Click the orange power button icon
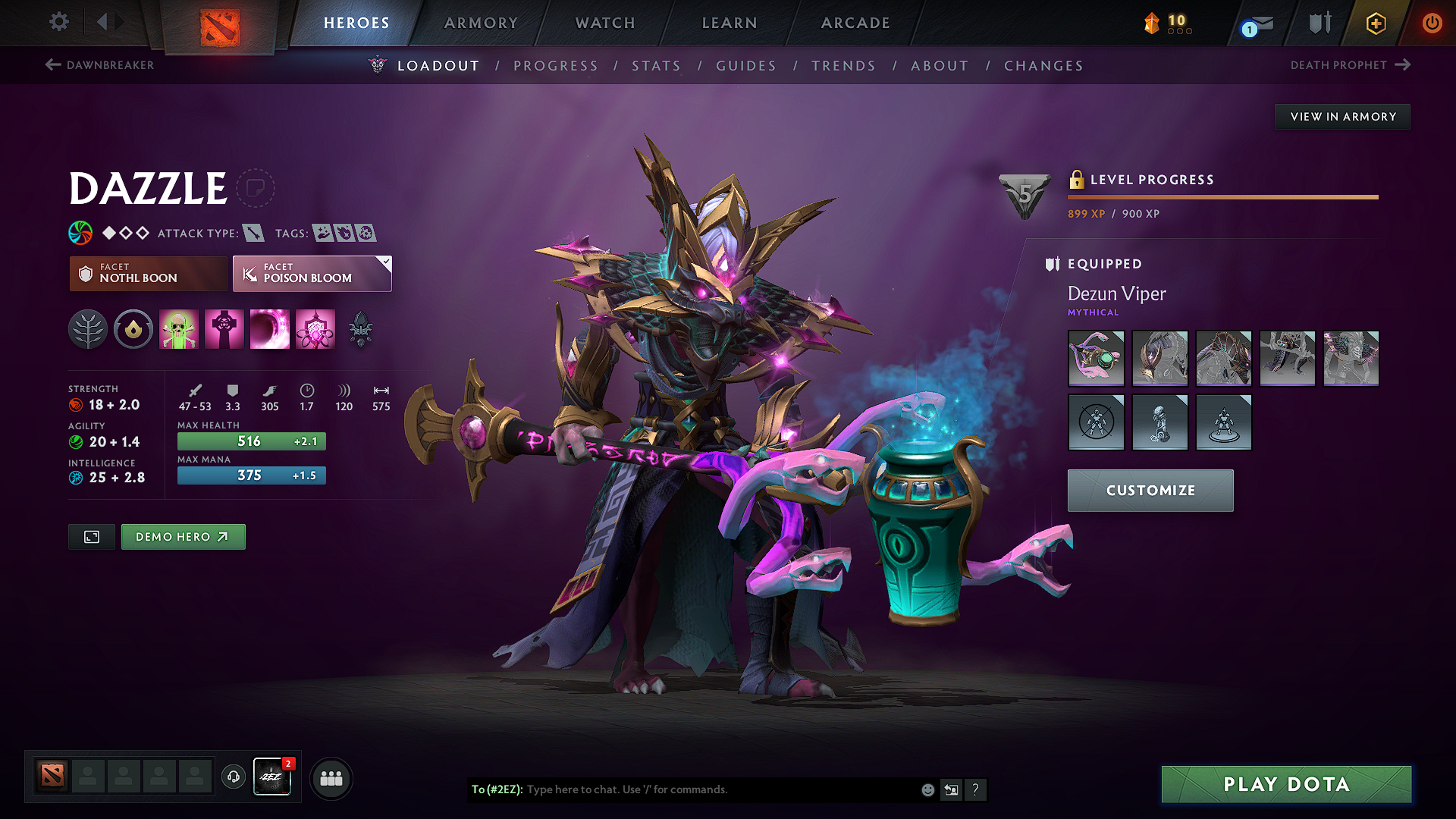 [1432, 23]
